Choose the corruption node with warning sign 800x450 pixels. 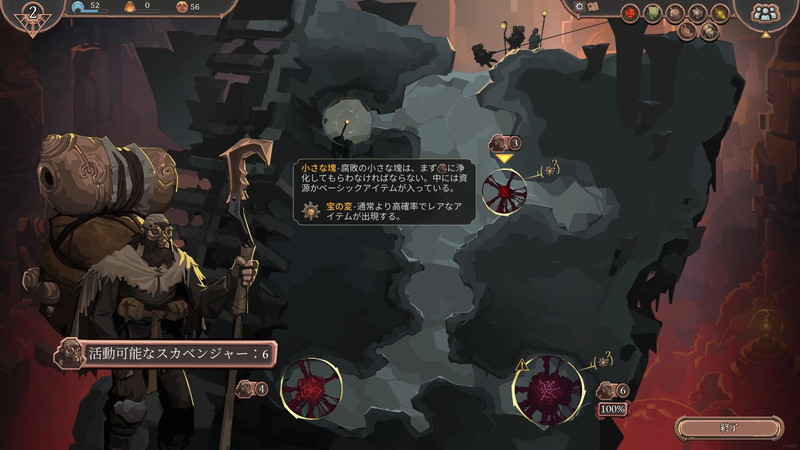click(x=548, y=386)
